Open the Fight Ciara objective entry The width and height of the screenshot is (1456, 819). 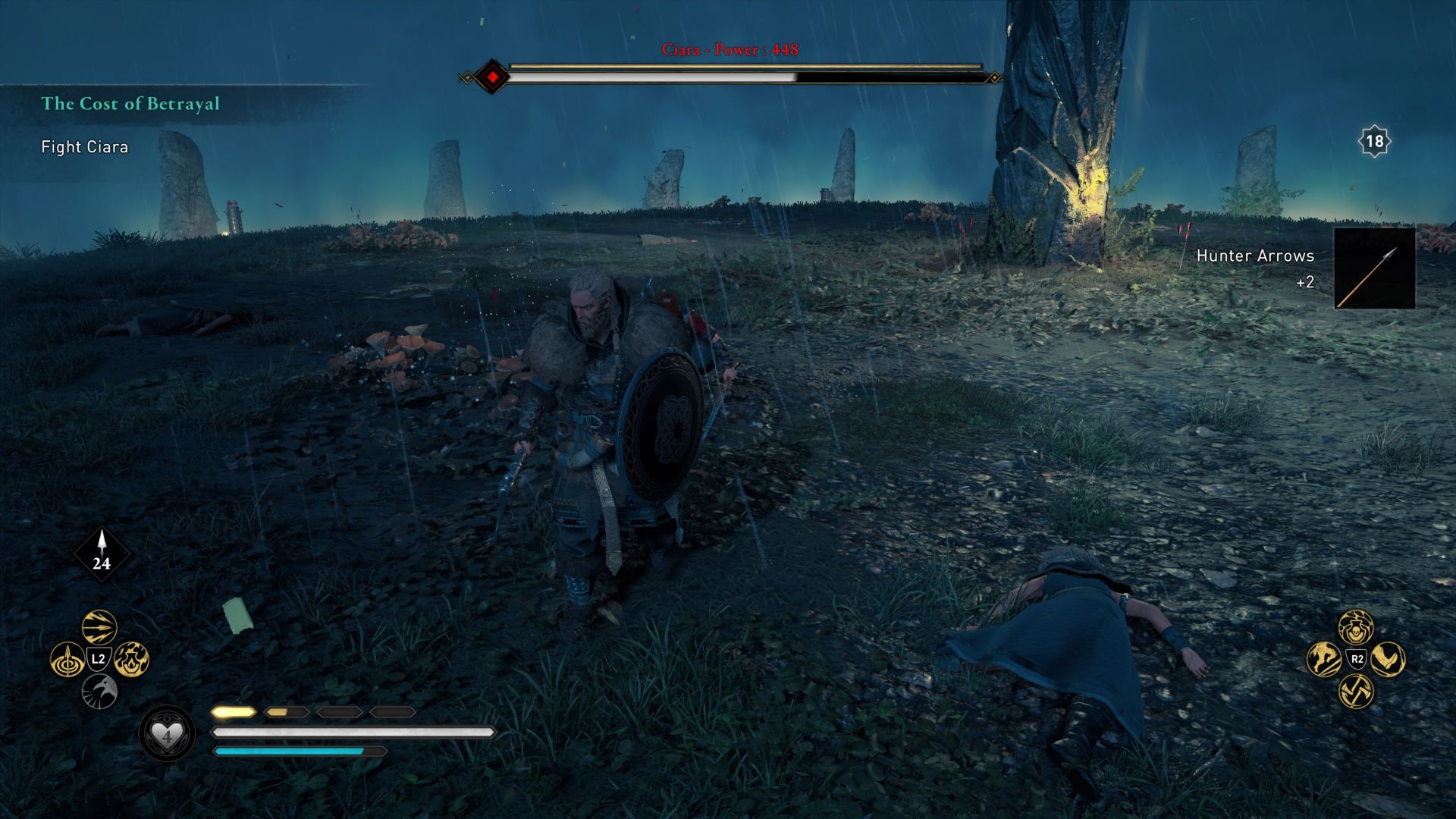83,147
